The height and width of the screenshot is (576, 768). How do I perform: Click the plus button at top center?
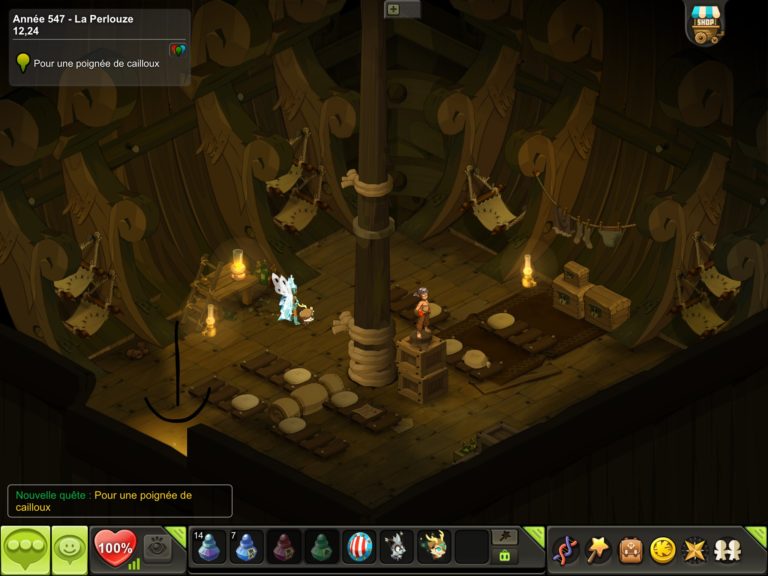[x=393, y=9]
